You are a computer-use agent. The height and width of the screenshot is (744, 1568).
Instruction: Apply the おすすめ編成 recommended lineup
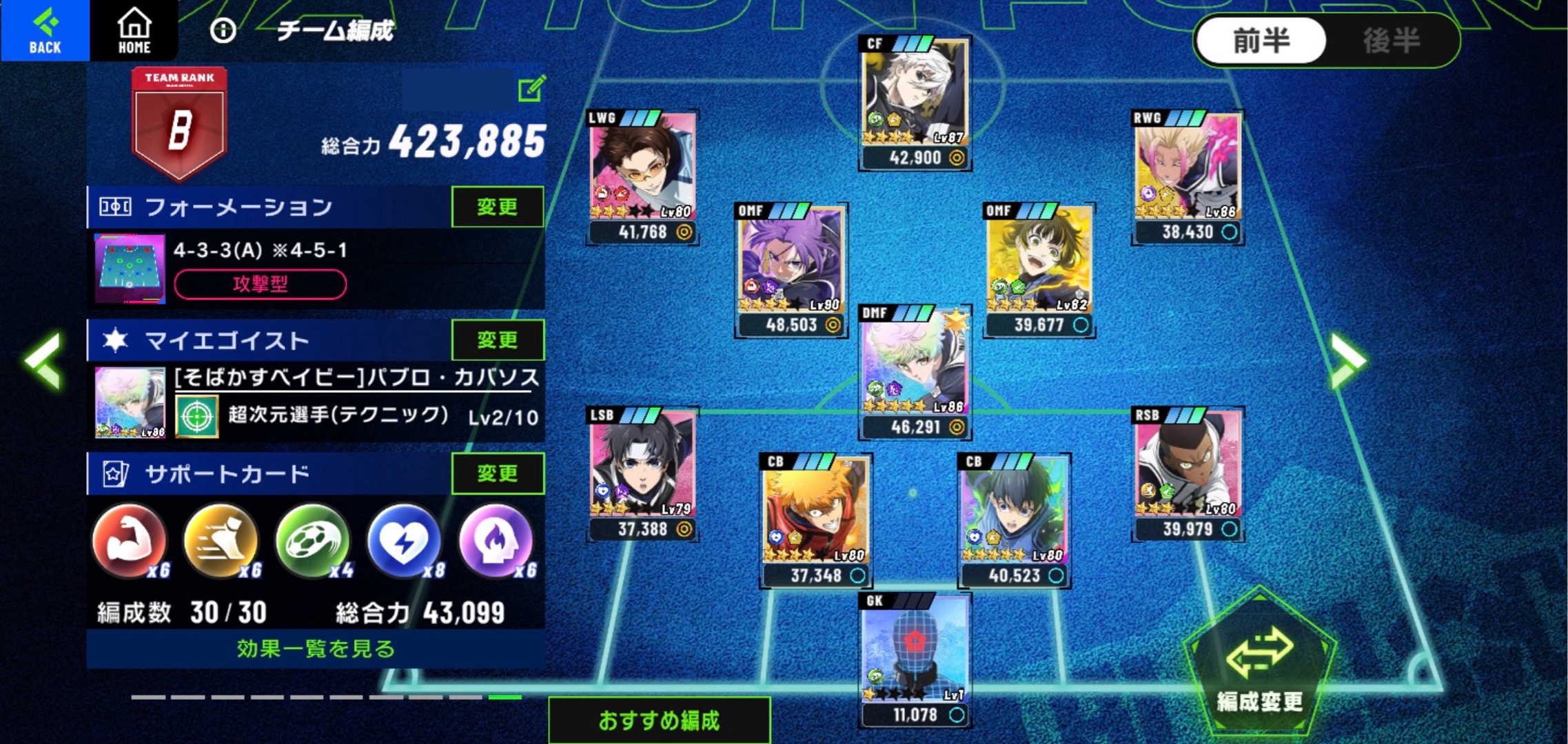pyautogui.click(x=659, y=721)
